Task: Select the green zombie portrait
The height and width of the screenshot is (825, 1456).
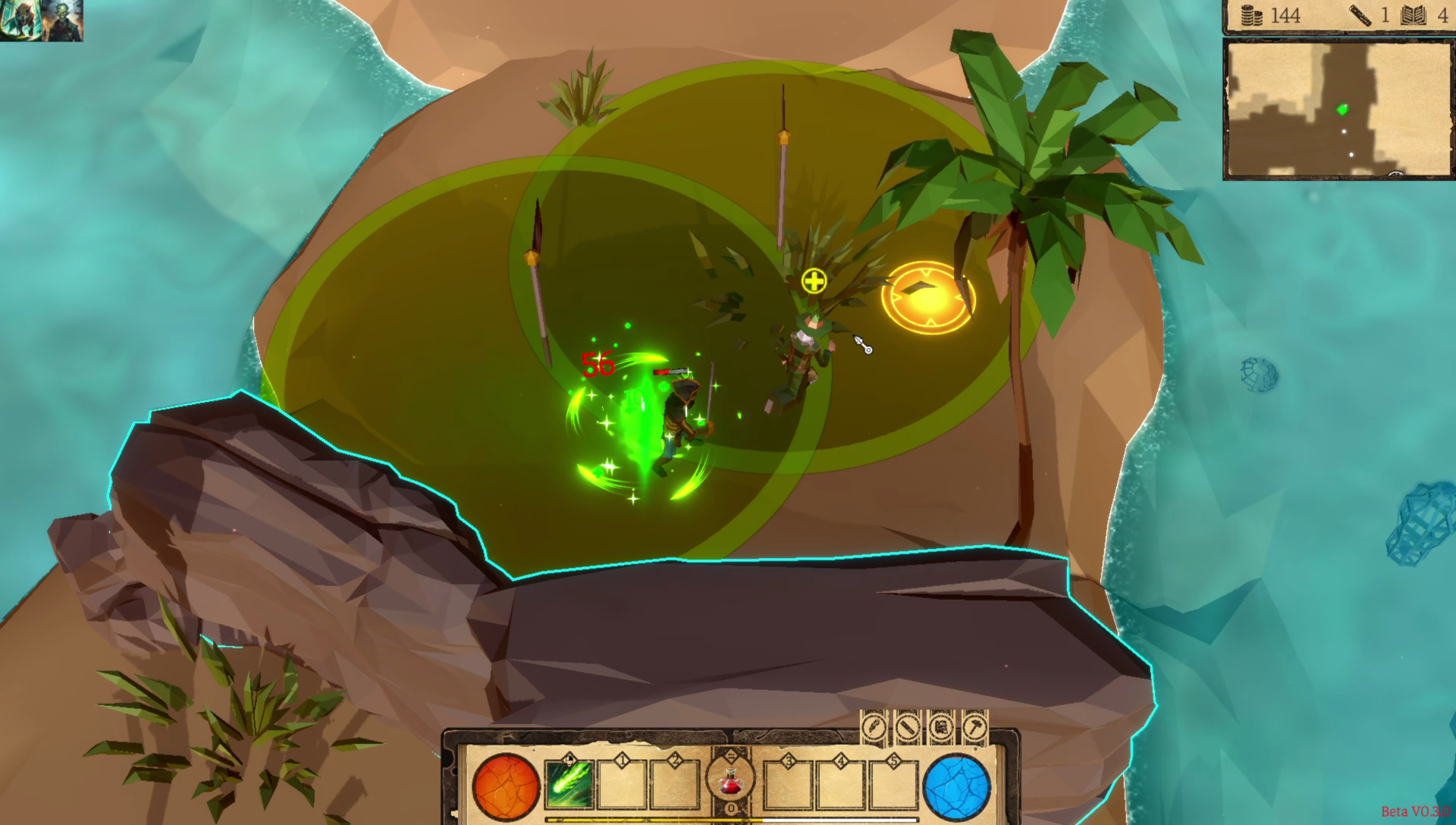Action: point(62,20)
